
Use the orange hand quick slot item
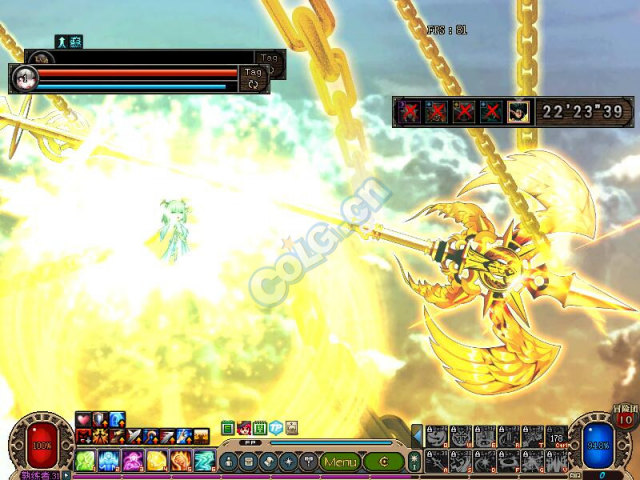180,461
